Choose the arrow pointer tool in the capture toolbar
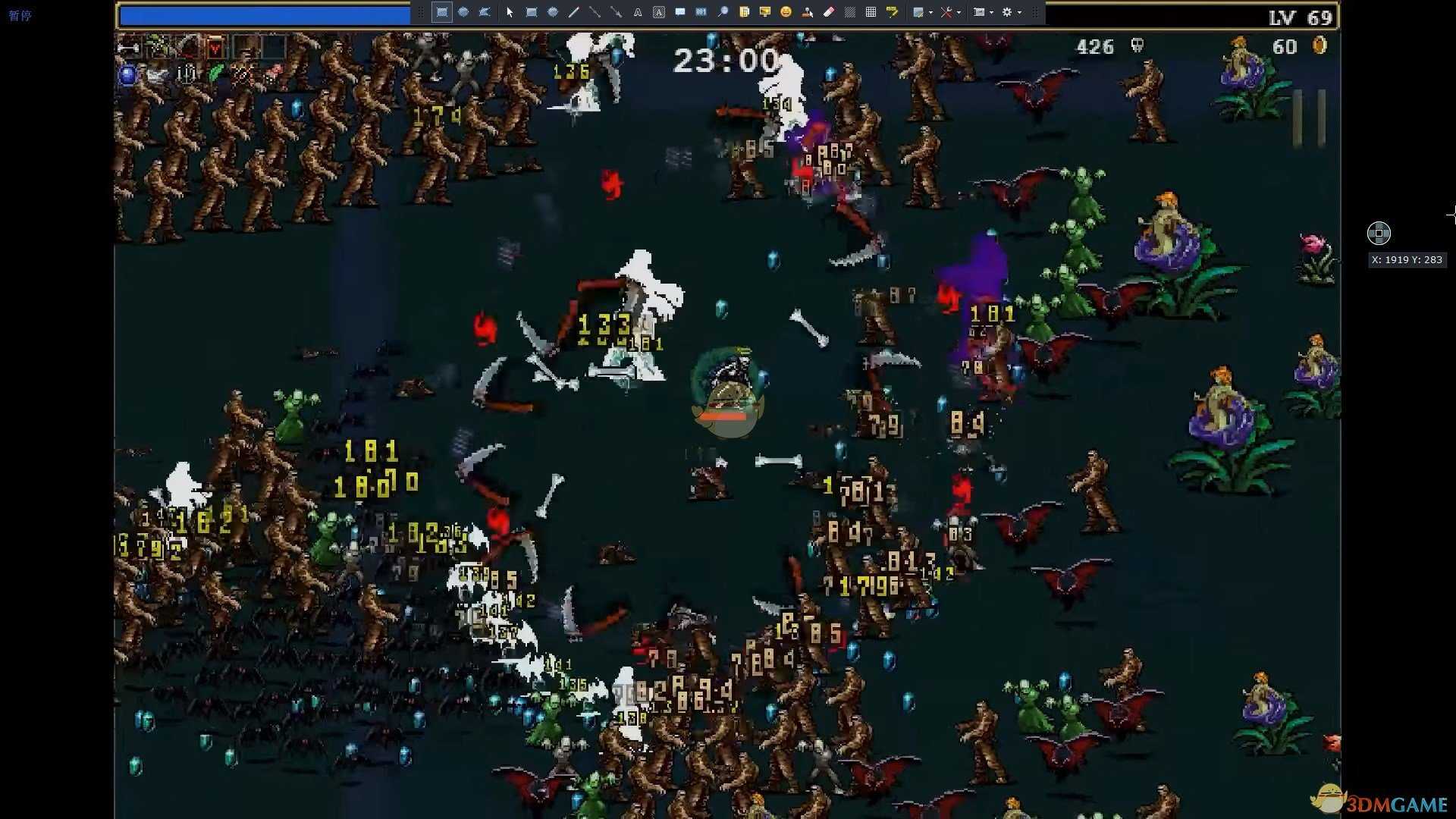The height and width of the screenshot is (819, 1456). (510, 12)
